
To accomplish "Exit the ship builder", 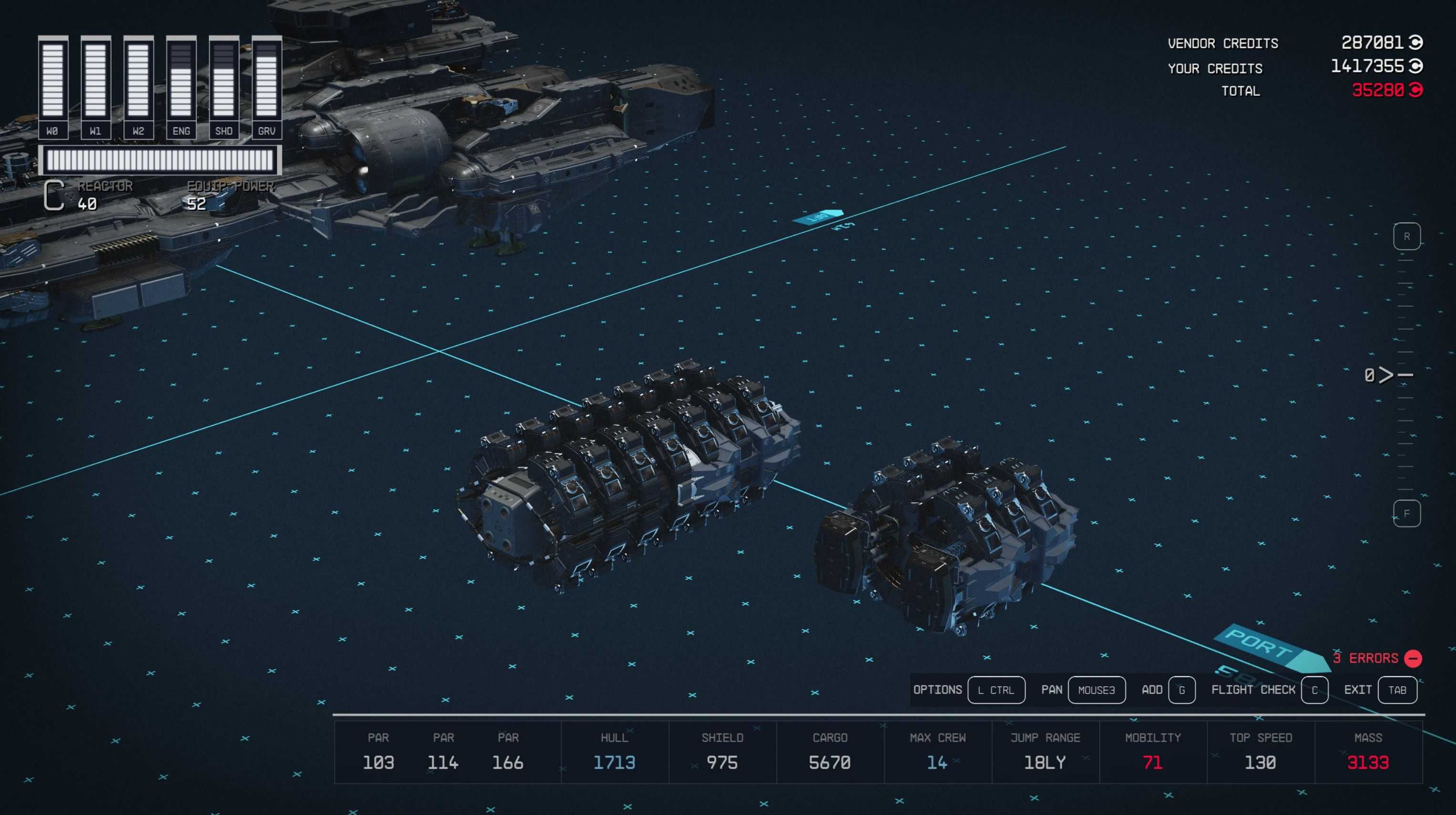I will point(1397,690).
